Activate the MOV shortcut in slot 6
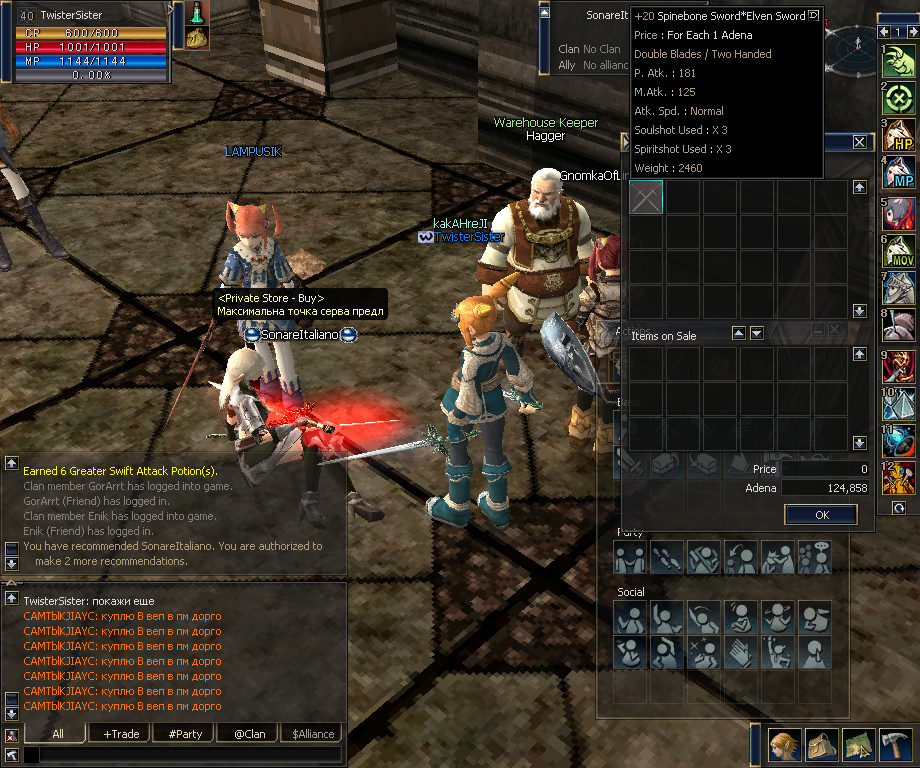Screen dimensions: 920x768 899,250
